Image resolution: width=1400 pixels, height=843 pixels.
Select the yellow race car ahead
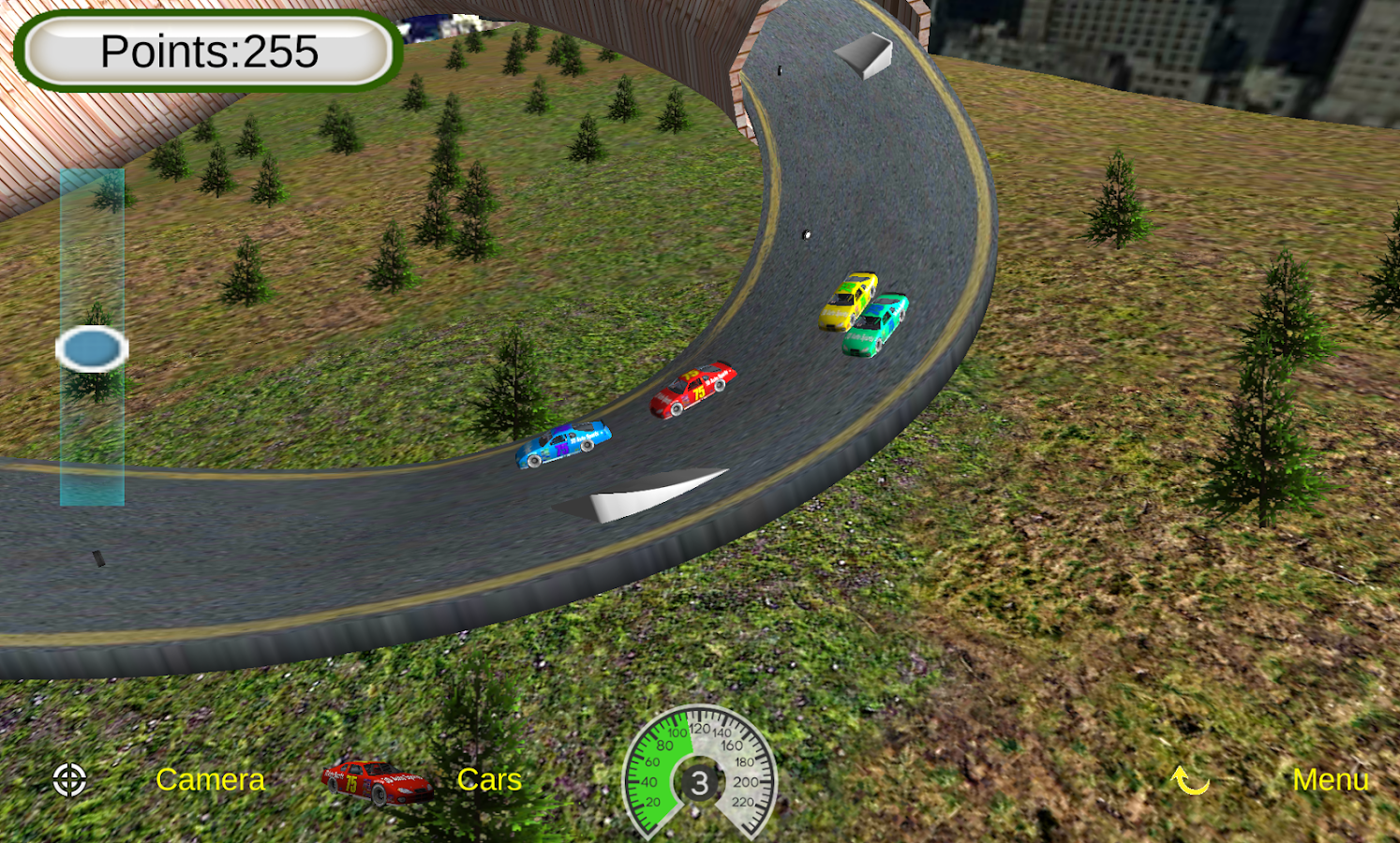pyautogui.click(x=846, y=300)
